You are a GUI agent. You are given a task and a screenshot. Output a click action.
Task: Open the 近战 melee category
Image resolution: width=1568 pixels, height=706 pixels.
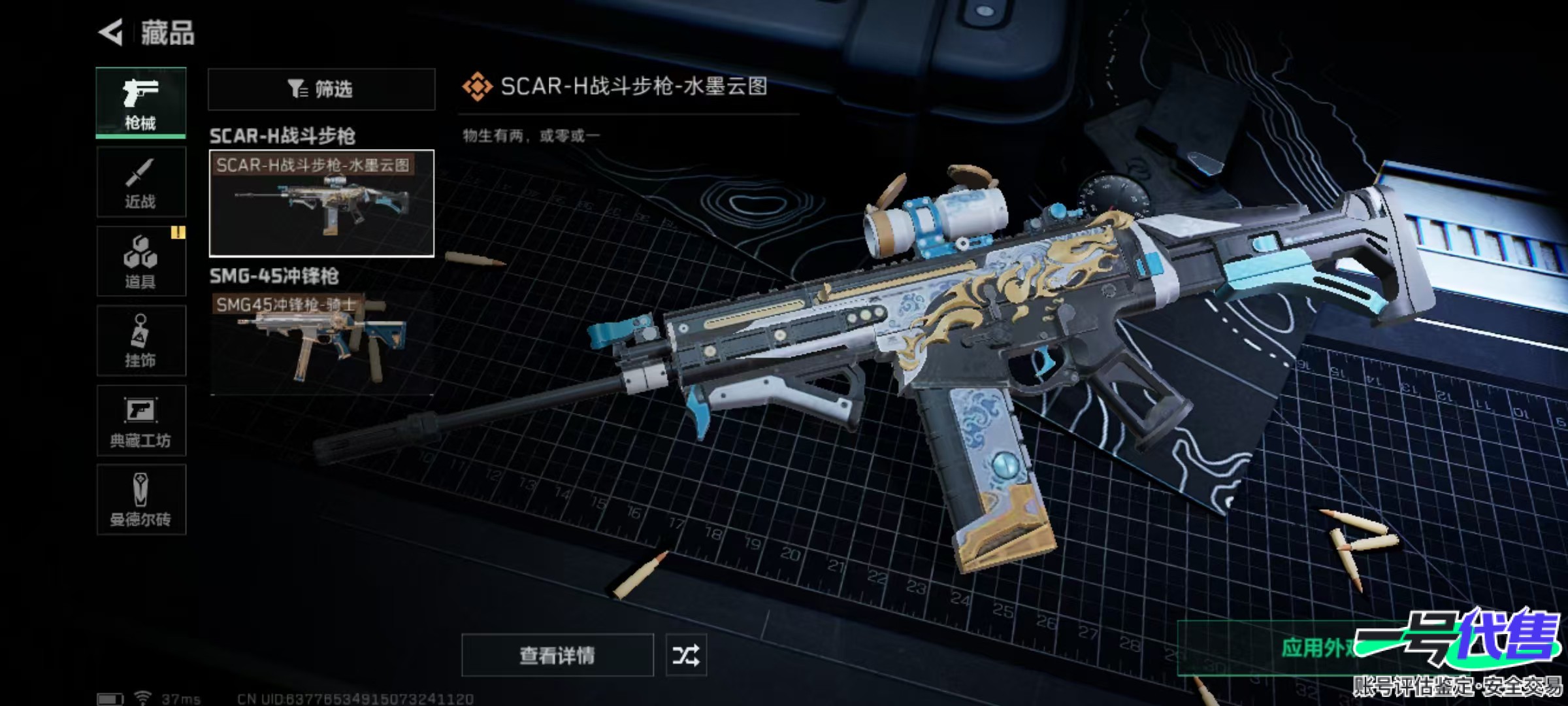click(140, 182)
